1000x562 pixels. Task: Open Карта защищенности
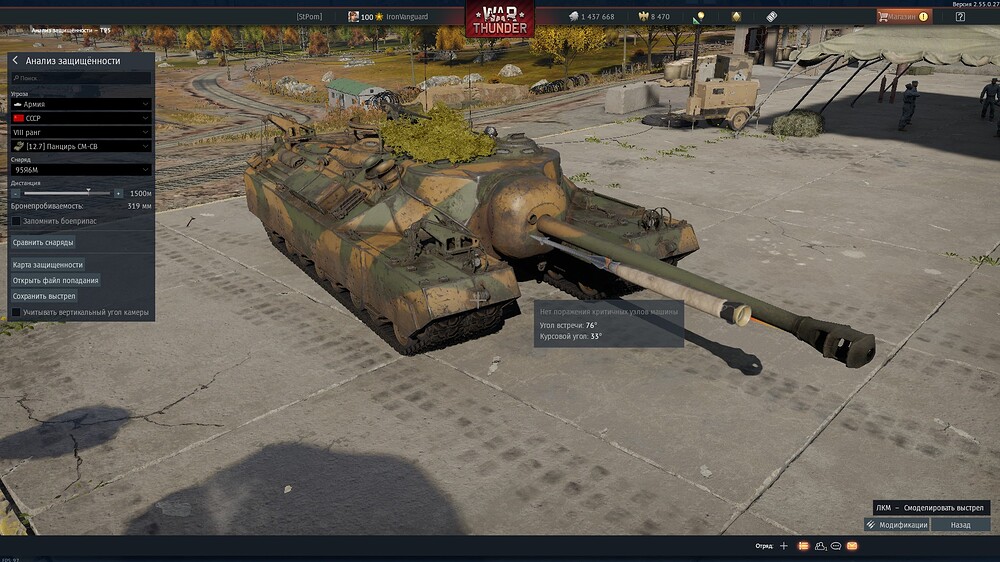tap(47, 265)
